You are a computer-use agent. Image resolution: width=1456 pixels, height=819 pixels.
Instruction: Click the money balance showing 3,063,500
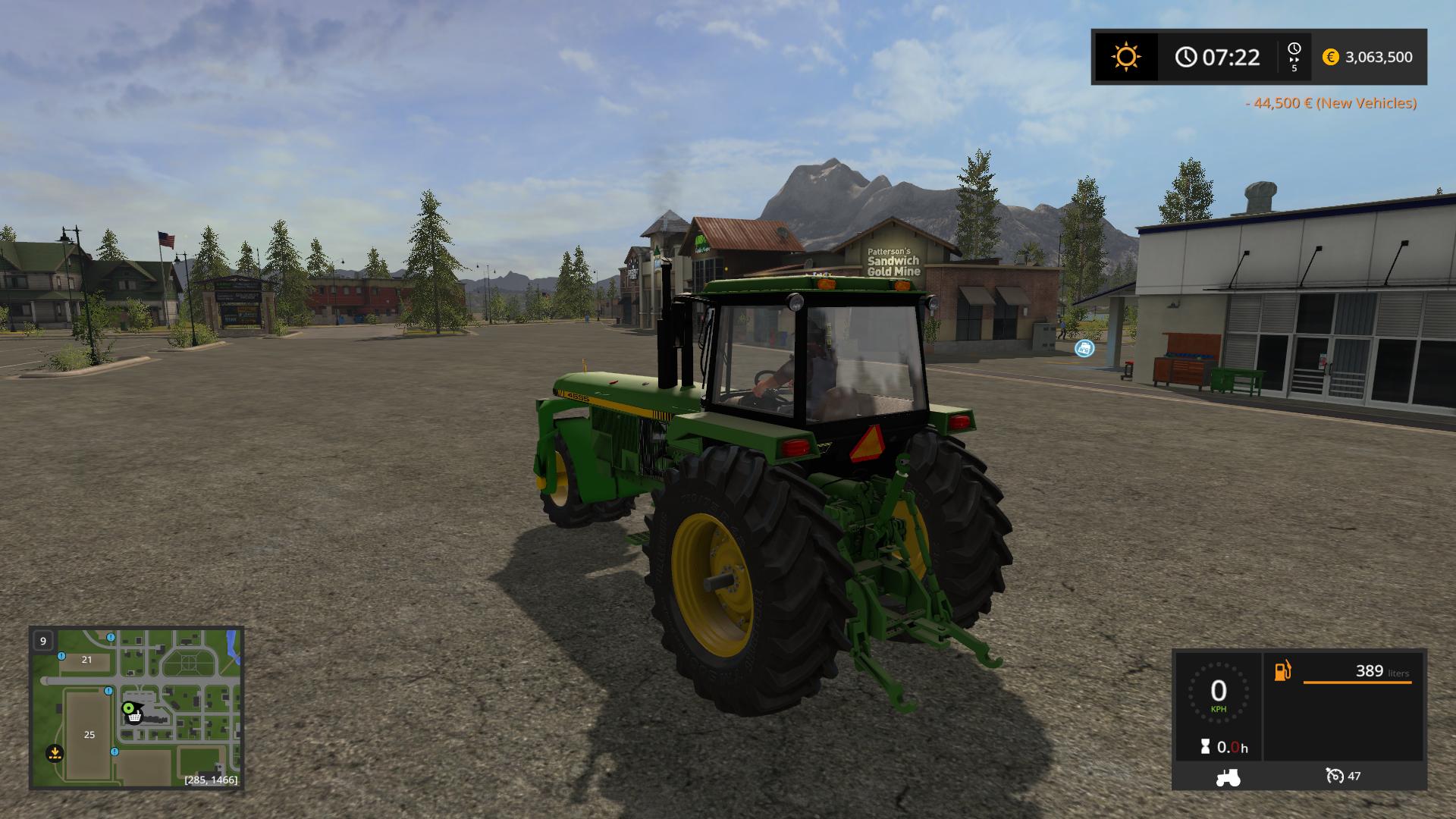click(1378, 57)
